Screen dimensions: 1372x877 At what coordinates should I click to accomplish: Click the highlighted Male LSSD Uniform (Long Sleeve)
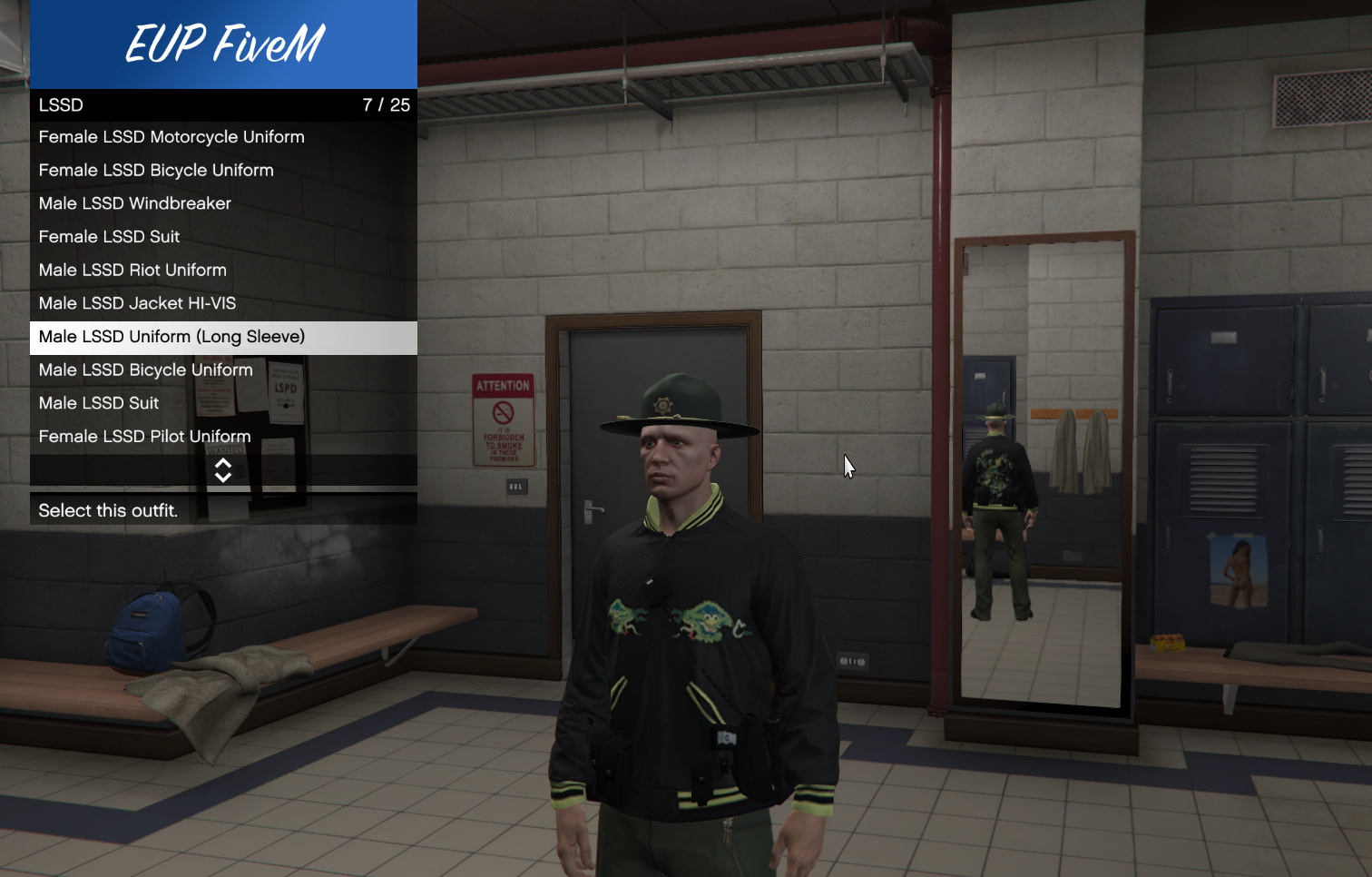[172, 337]
